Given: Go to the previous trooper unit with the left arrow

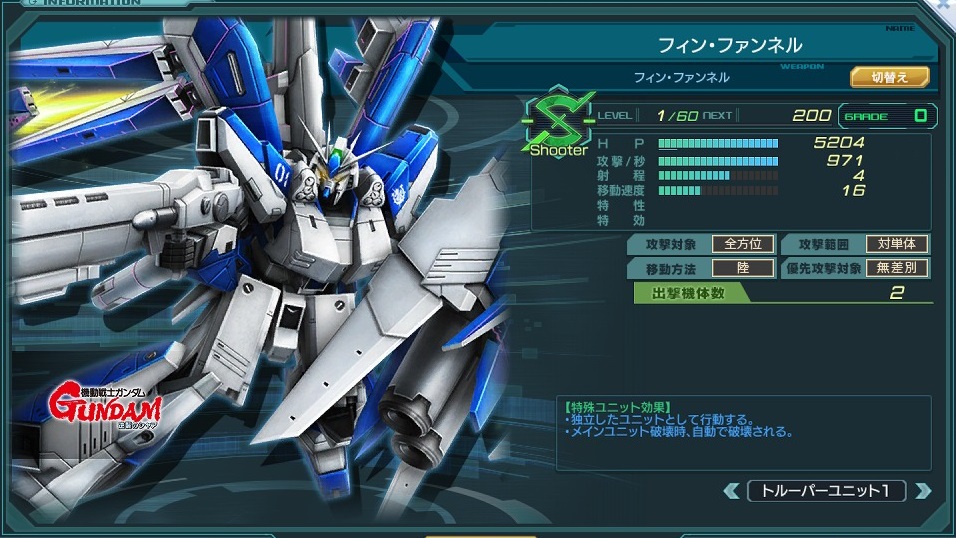Looking at the screenshot, I should [x=733, y=491].
